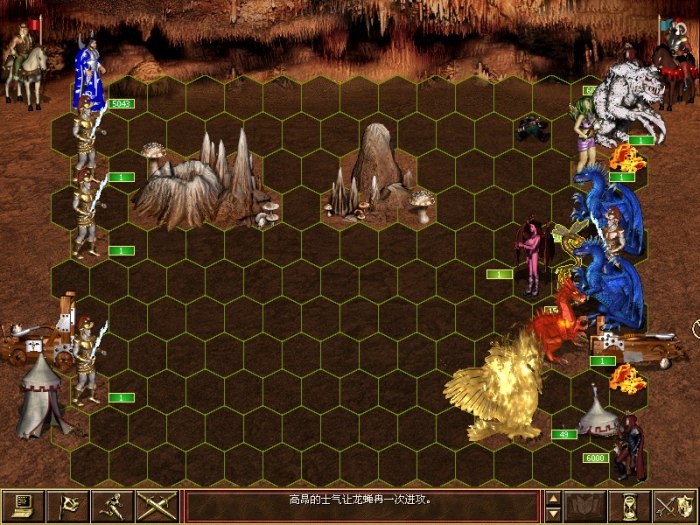Defend with the sword-and-shield button
This screenshot has height=525, width=700.
[x=675, y=506]
